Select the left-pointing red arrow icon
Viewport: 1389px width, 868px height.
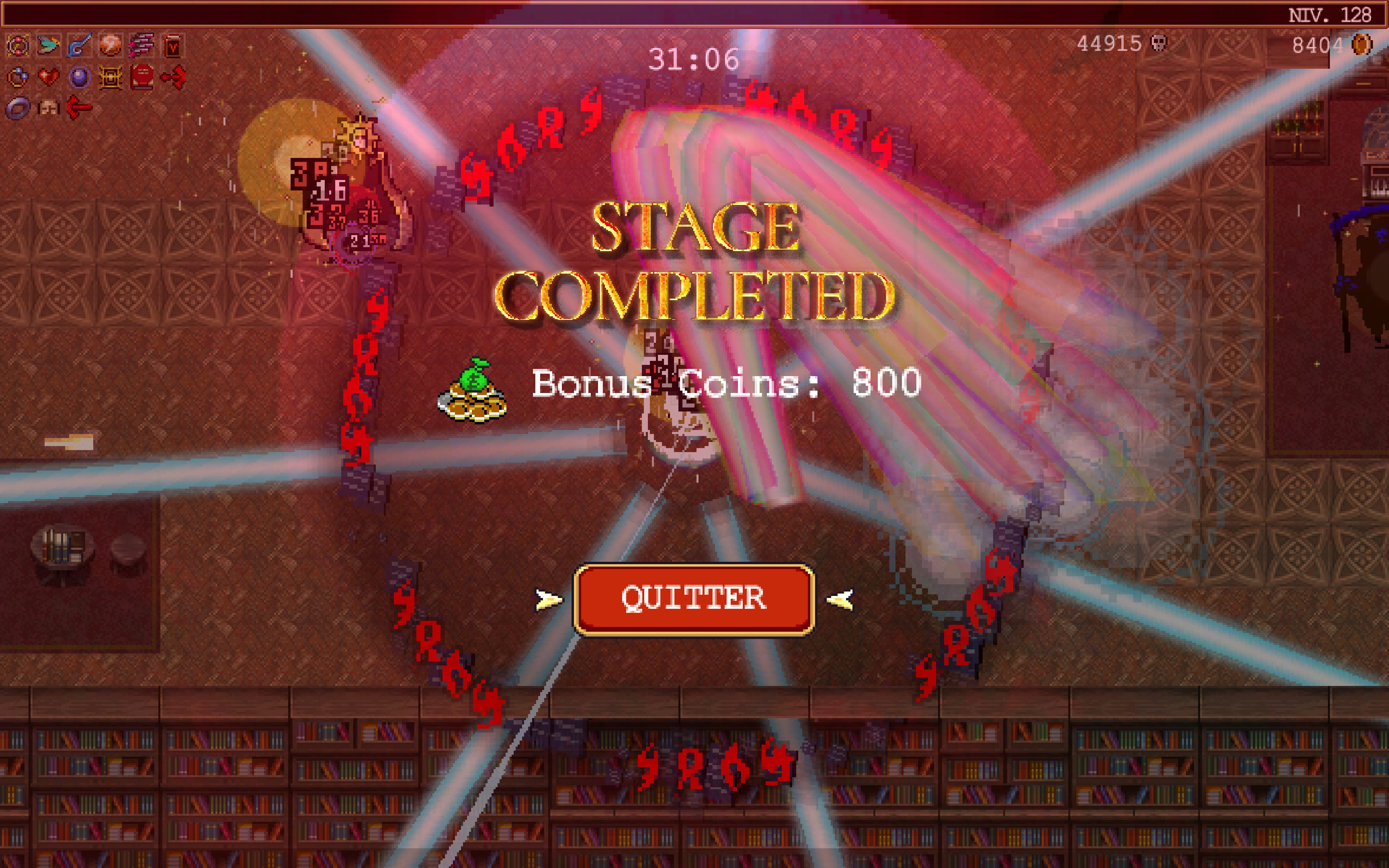coord(79,107)
